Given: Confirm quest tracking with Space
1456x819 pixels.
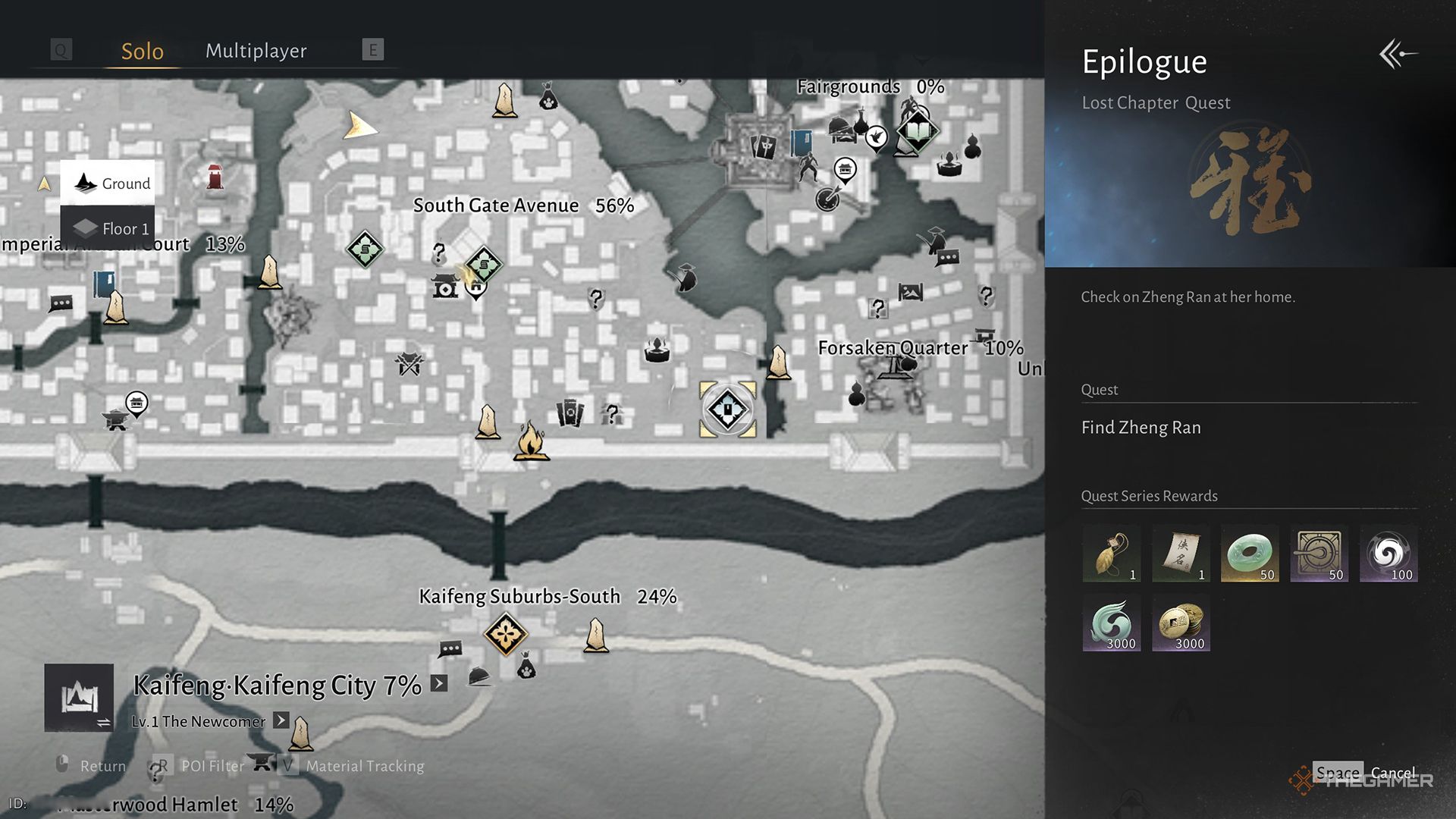Looking at the screenshot, I should (1337, 772).
